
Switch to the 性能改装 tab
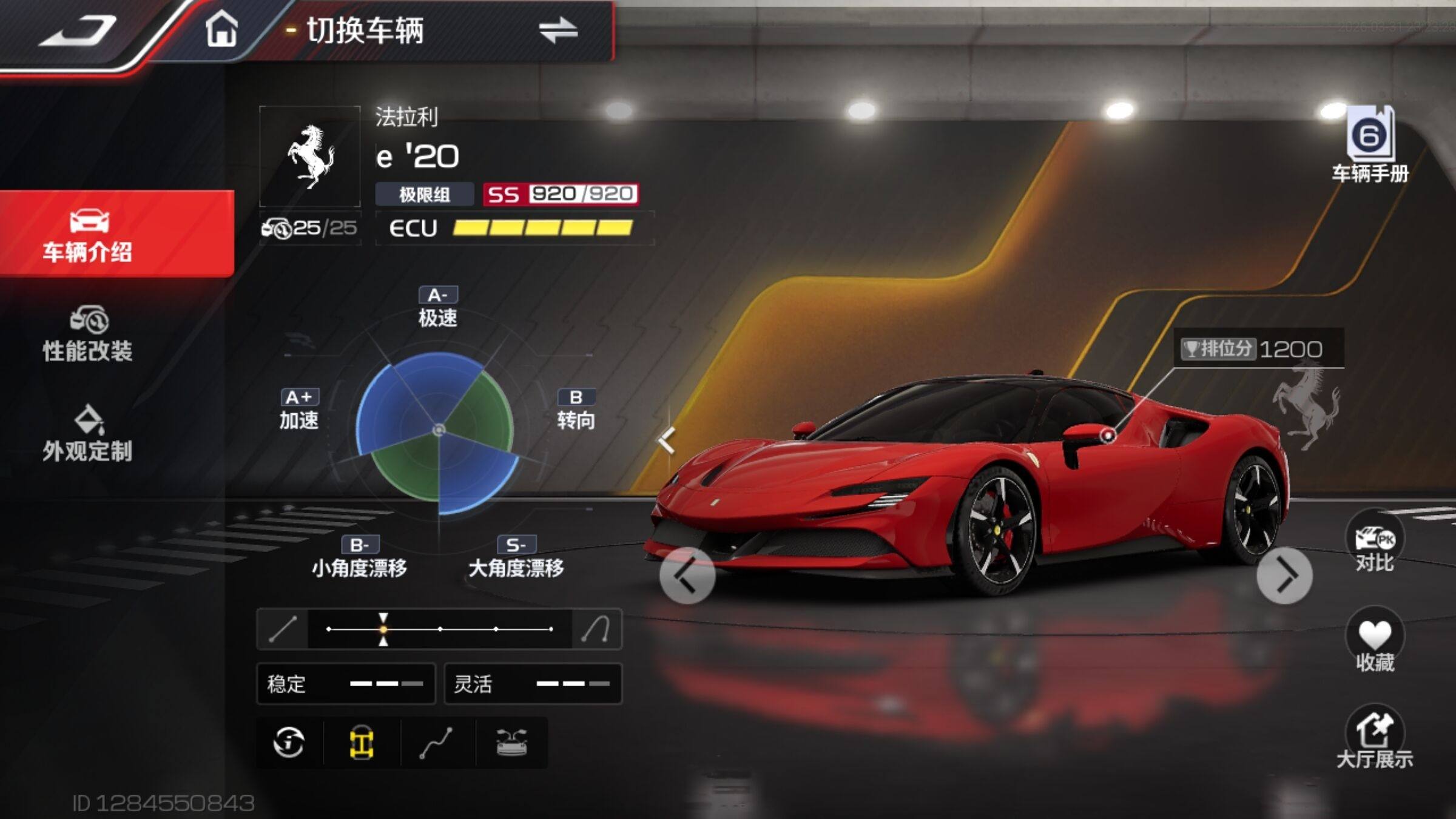click(88, 334)
